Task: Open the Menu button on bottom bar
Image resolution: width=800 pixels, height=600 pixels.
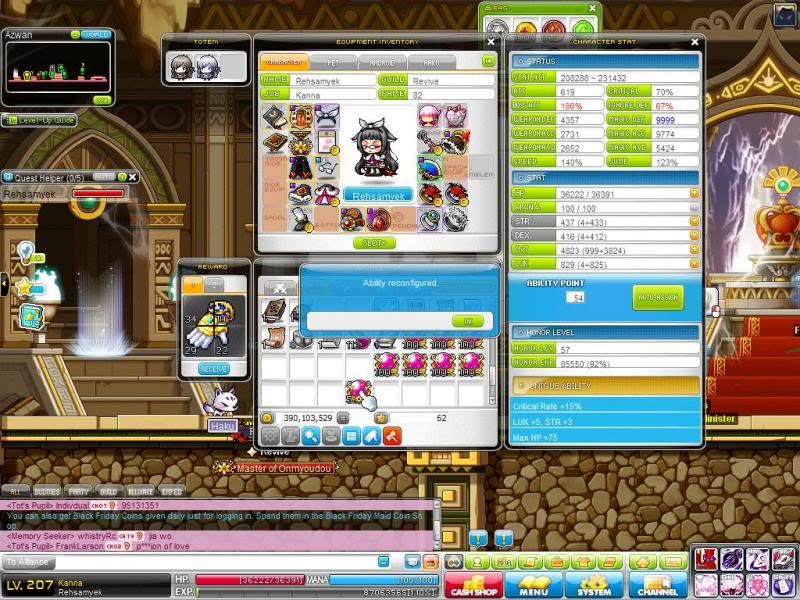Action: pyautogui.click(x=533, y=584)
